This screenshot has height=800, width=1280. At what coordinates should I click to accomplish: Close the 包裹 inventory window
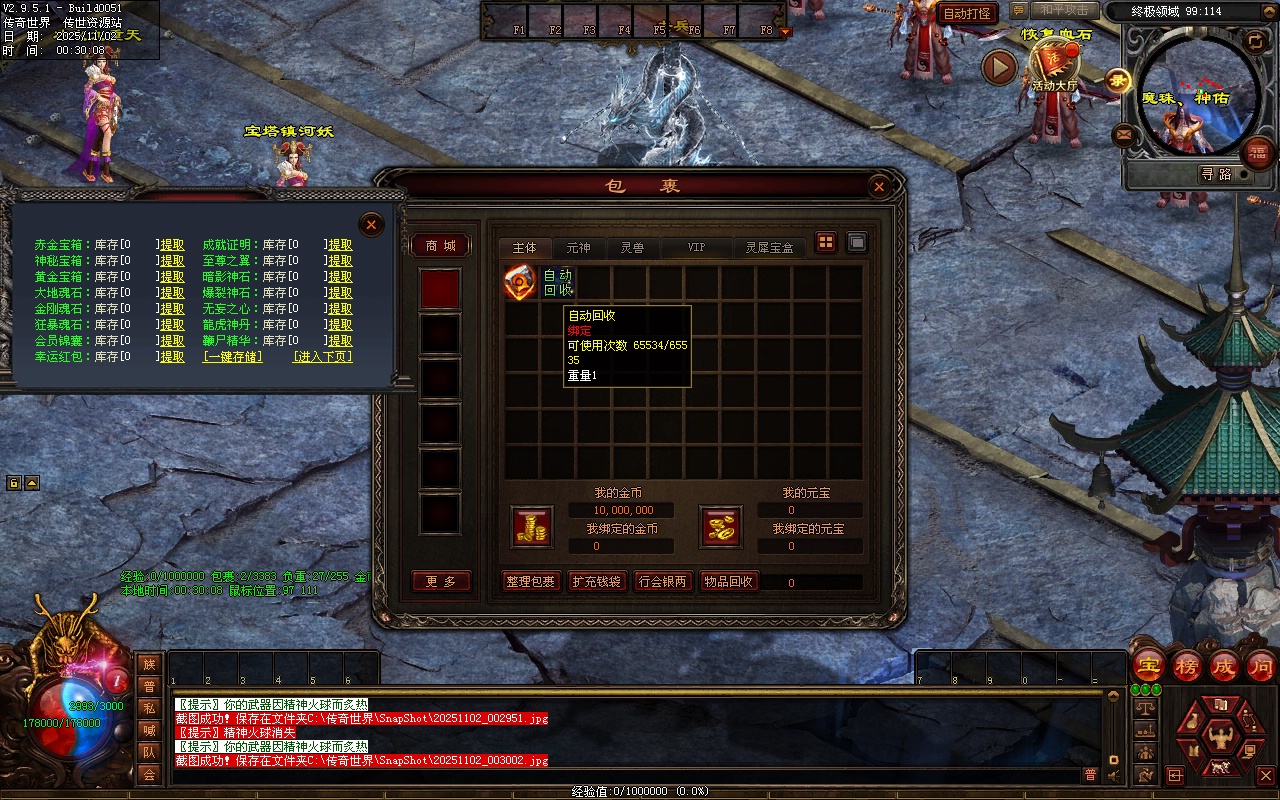(x=879, y=186)
